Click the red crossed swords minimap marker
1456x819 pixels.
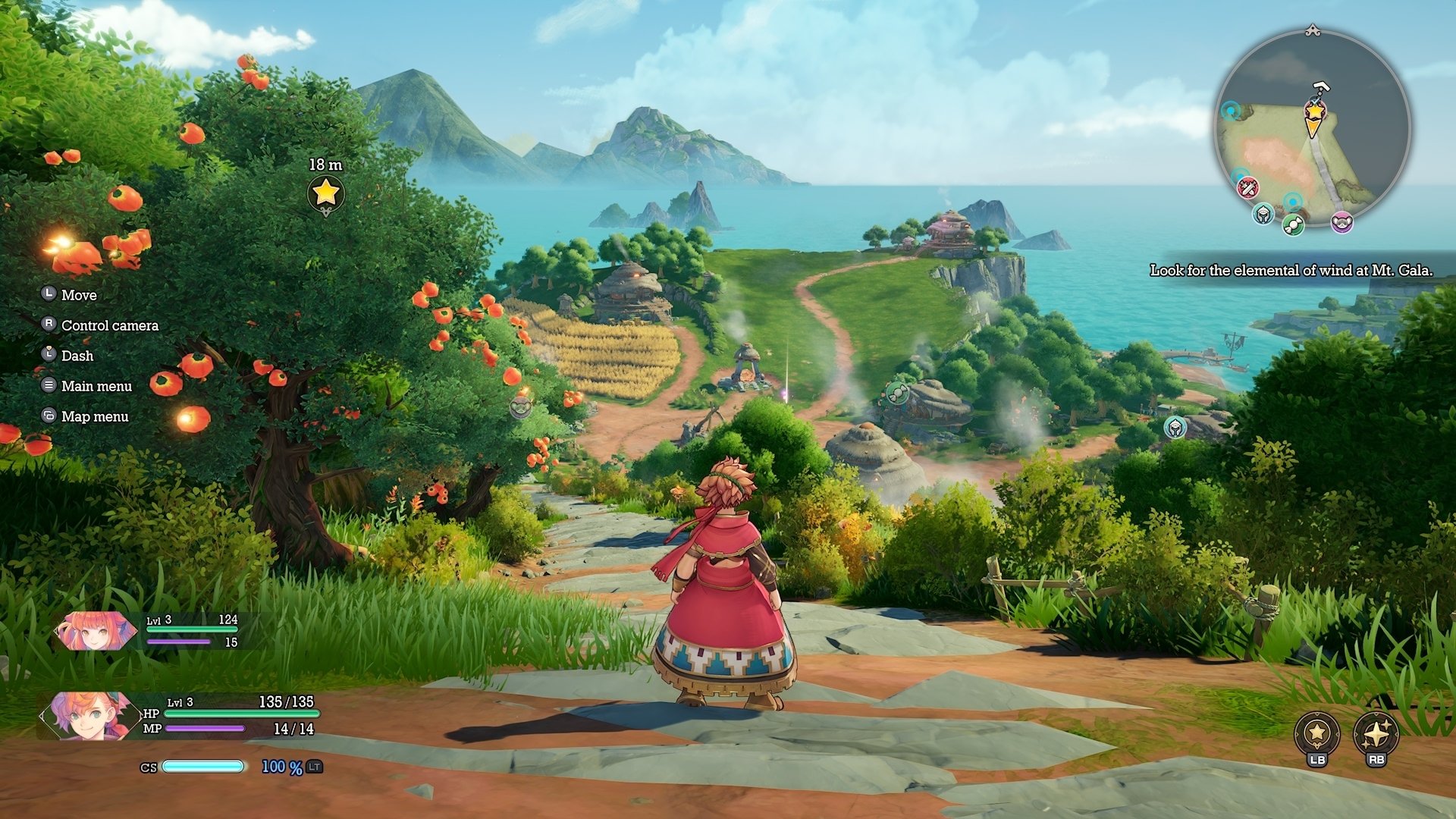click(x=1247, y=187)
